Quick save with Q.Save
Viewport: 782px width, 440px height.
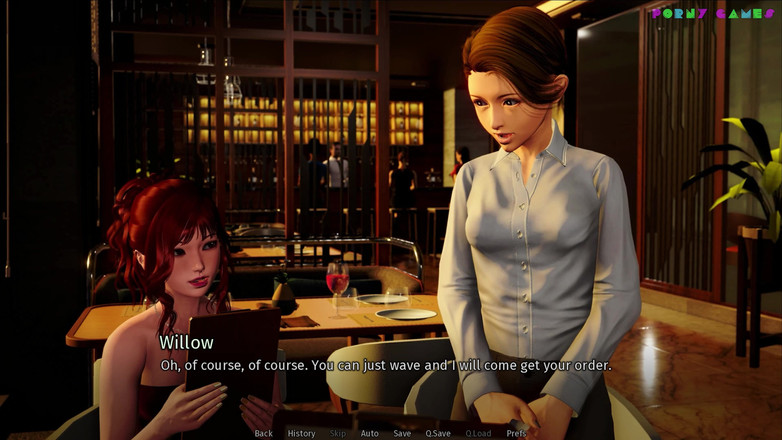tap(437, 433)
